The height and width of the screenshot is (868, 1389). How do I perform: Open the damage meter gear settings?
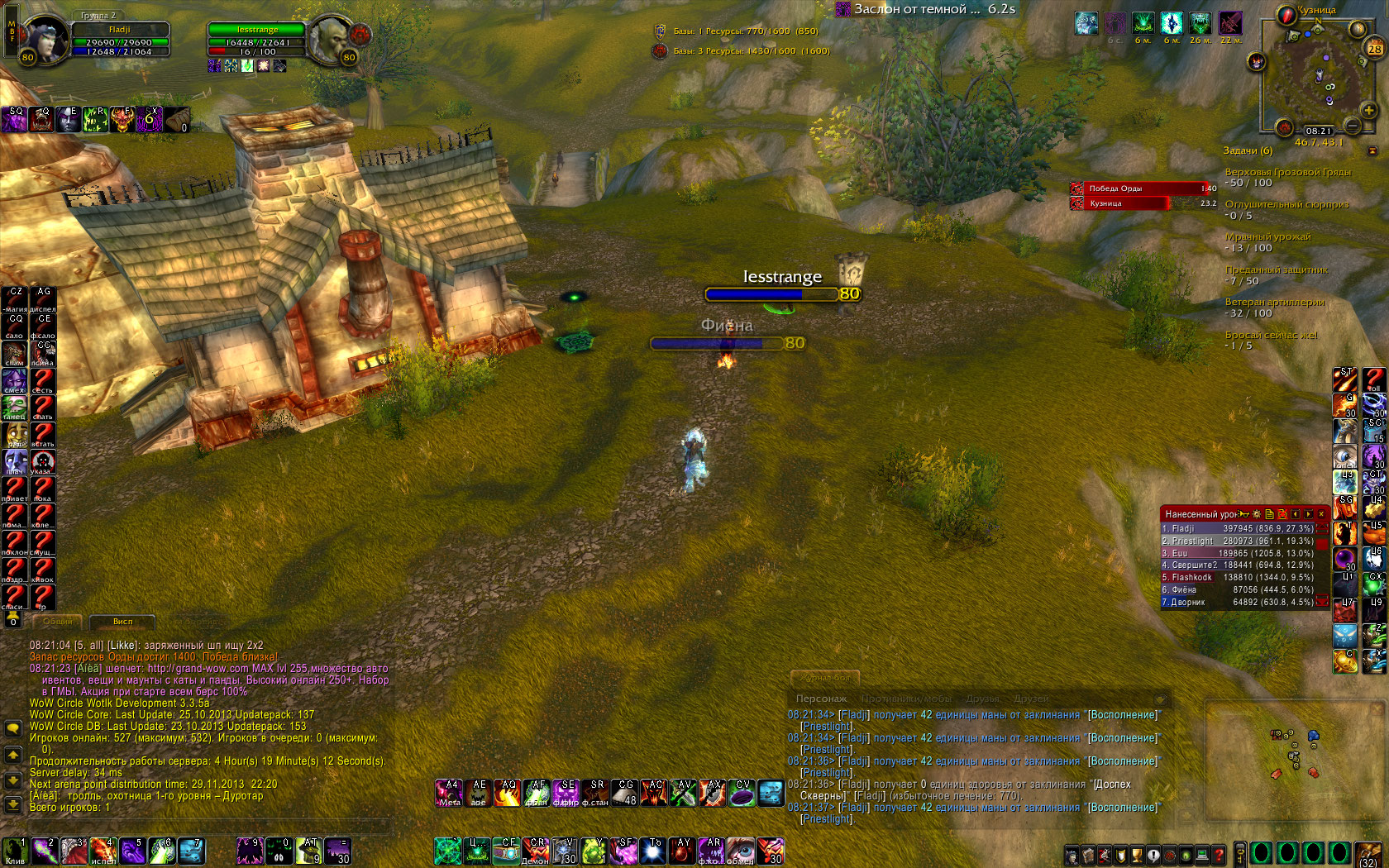(1257, 514)
